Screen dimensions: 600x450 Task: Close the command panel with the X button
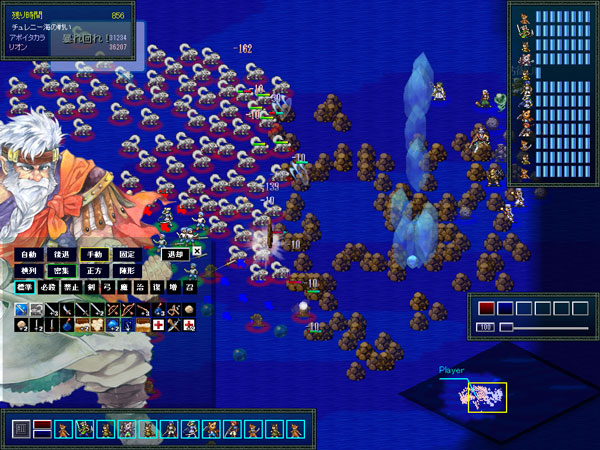[198, 252]
